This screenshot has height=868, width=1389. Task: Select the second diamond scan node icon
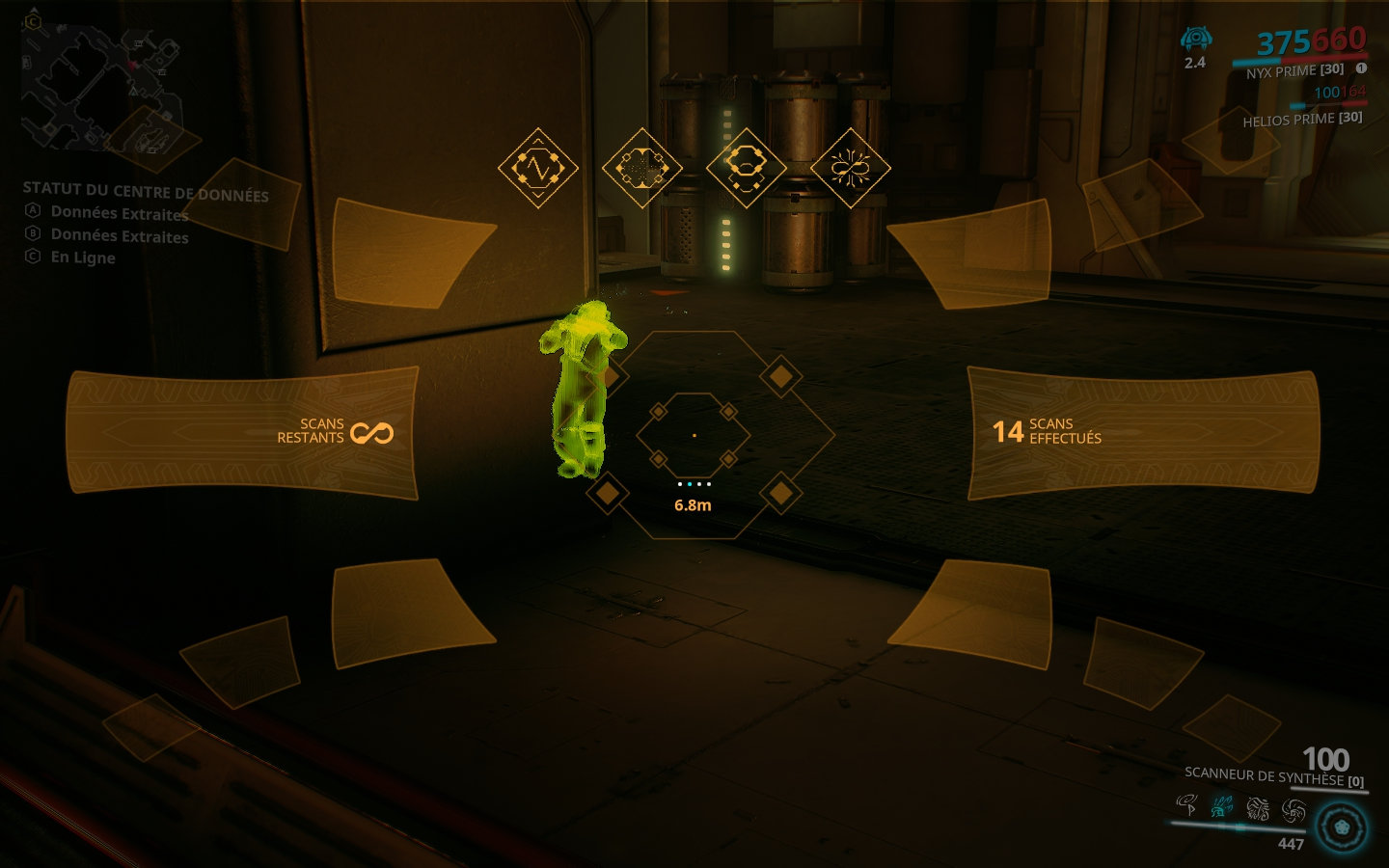(641, 168)
